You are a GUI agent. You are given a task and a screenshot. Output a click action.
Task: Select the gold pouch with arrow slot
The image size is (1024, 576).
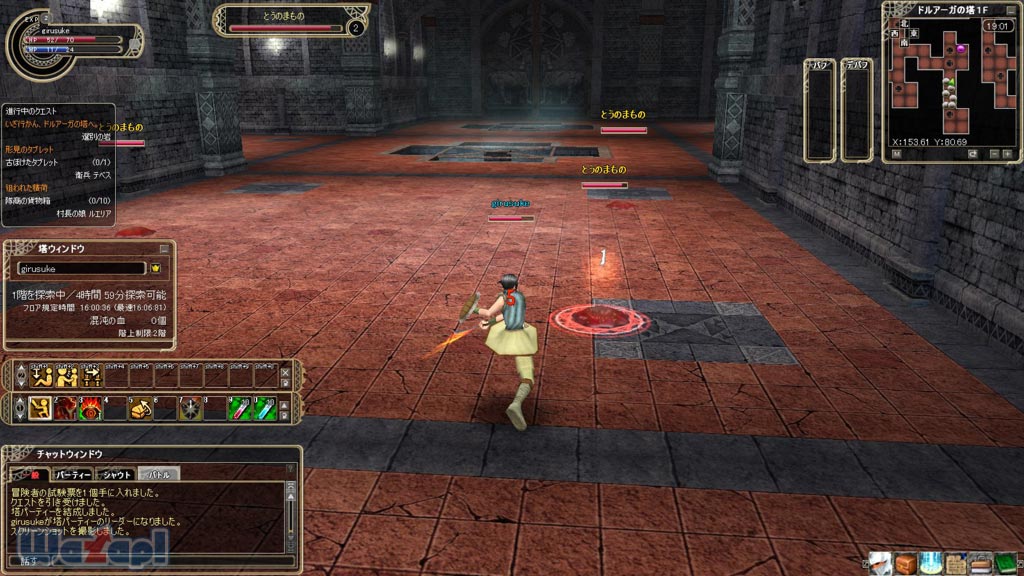pos(141,408)
